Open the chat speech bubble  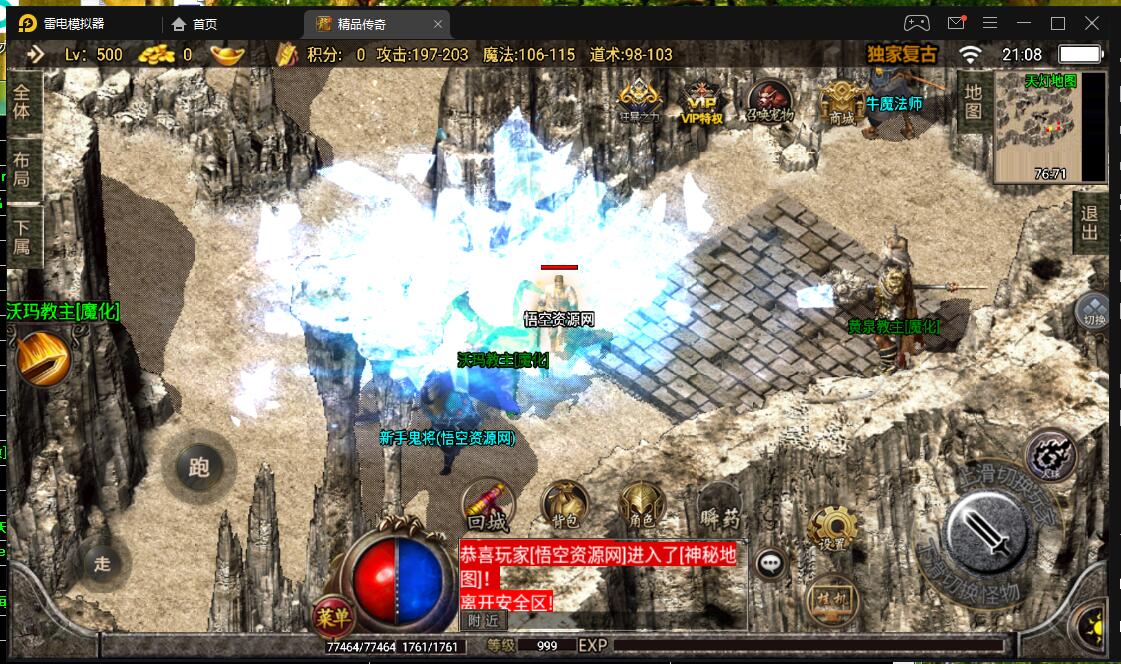coord(770,564)
